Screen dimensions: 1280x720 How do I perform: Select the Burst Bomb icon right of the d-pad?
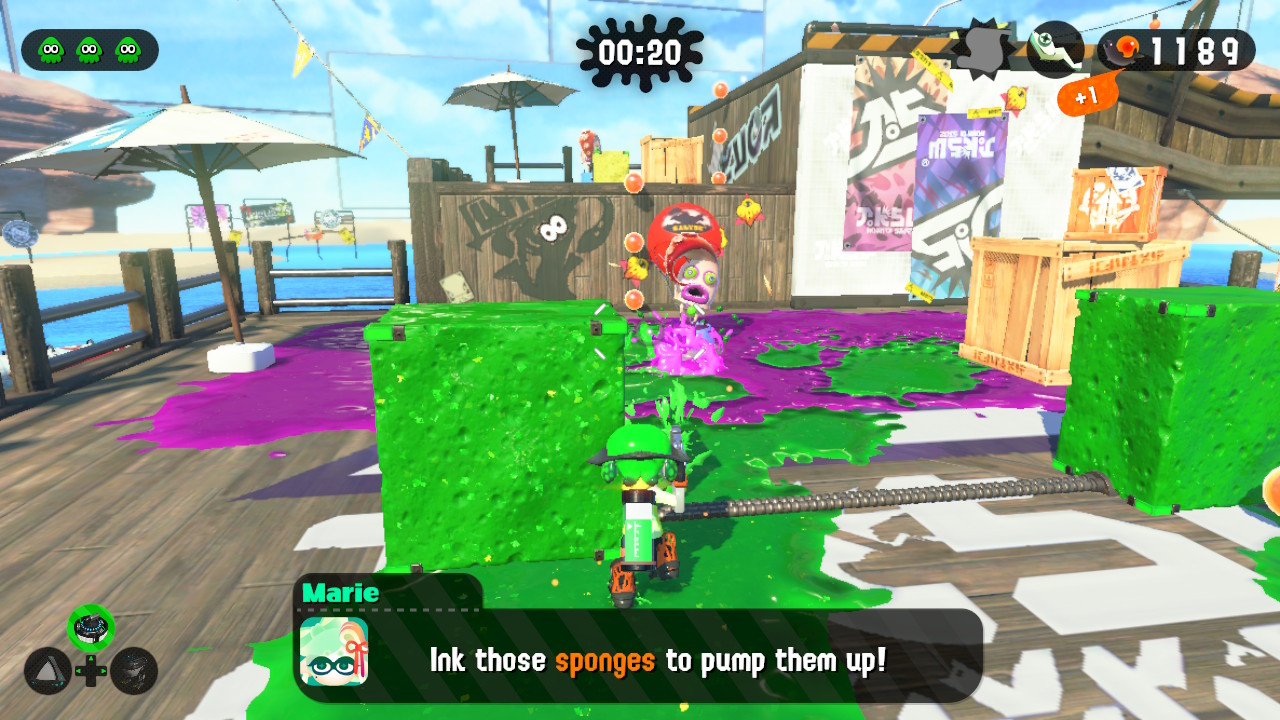(x=136, y=673)
